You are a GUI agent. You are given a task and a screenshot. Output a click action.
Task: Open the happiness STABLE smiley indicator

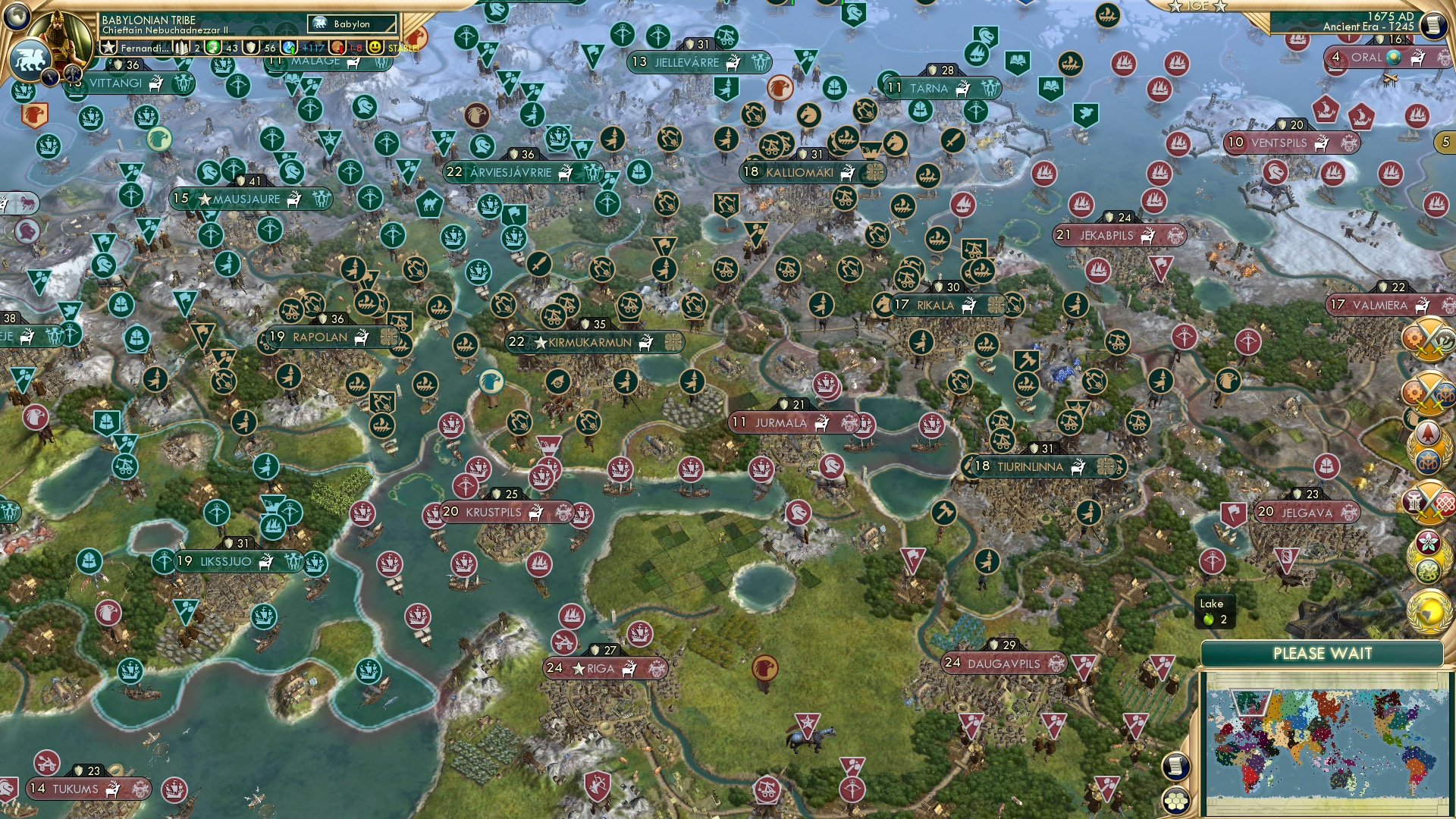pyautogui.click(x=375, y=47)
